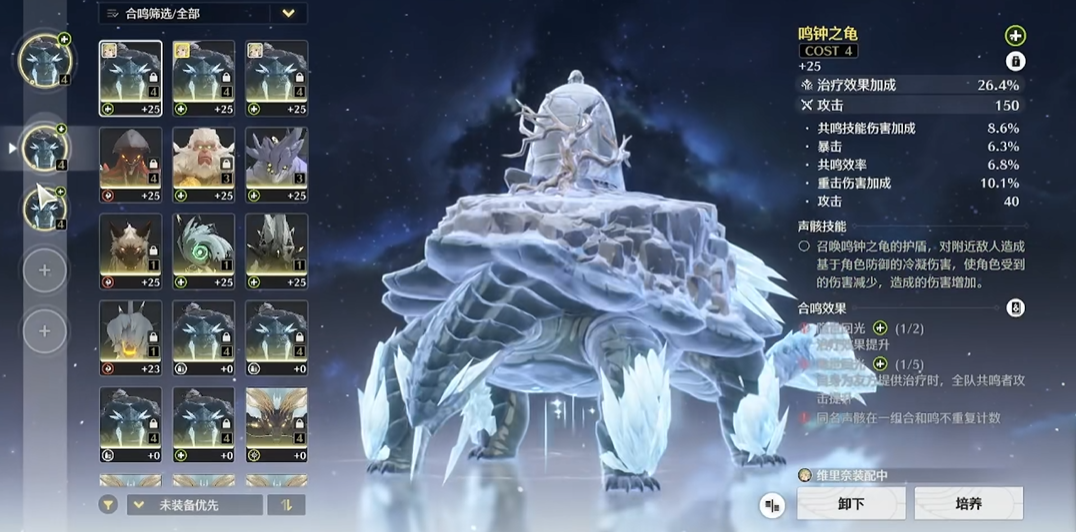
Task: Choose the white-maned ape echo
Action: 204,165
